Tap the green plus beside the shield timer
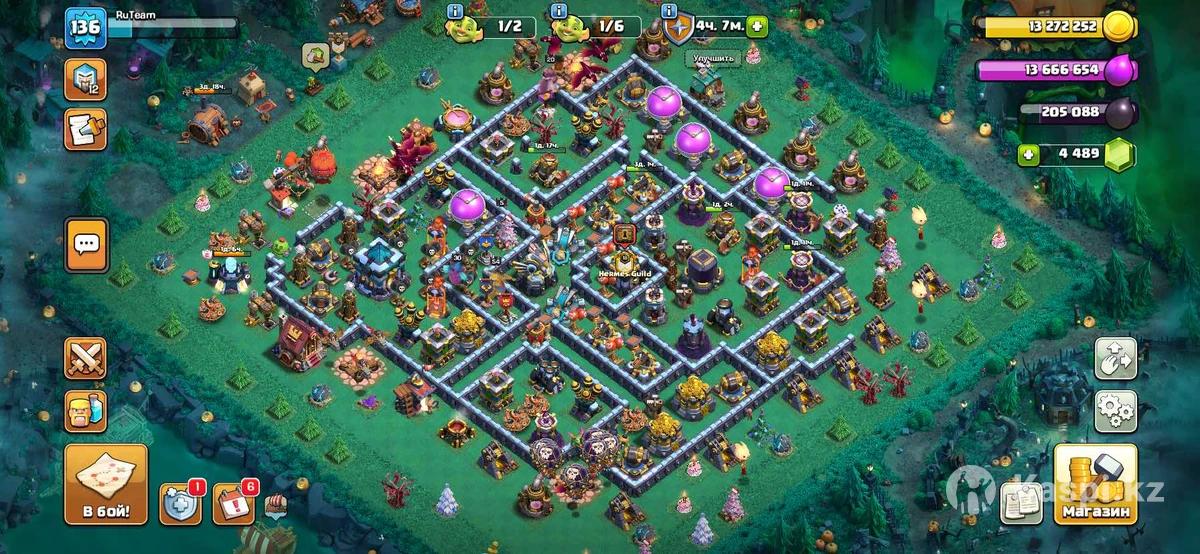Screen dimensions: 1200x554 tap(756, 26)
